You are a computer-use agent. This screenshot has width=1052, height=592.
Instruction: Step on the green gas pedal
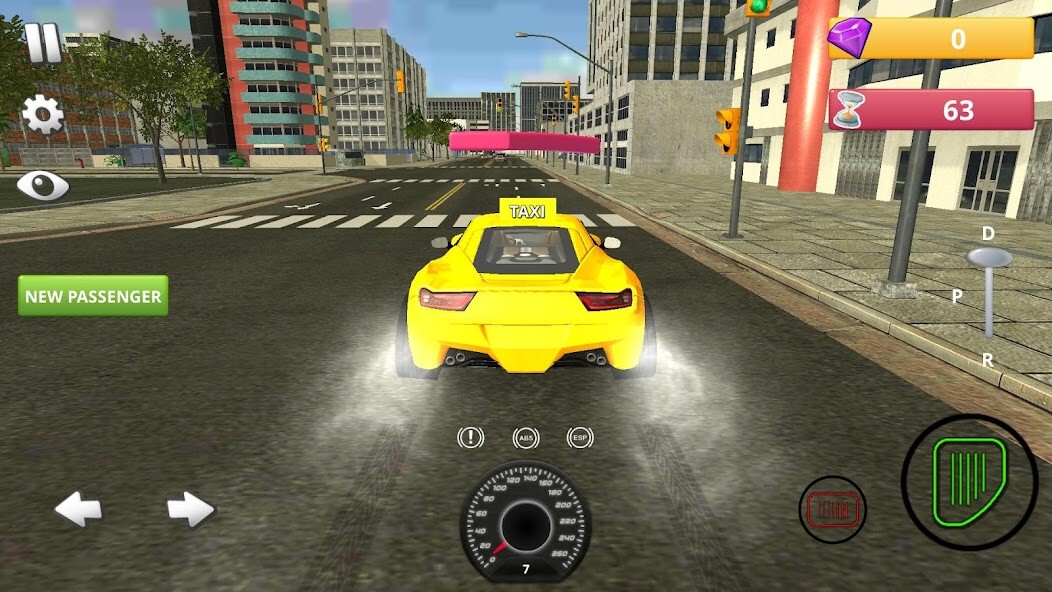[x=969, y=481]
